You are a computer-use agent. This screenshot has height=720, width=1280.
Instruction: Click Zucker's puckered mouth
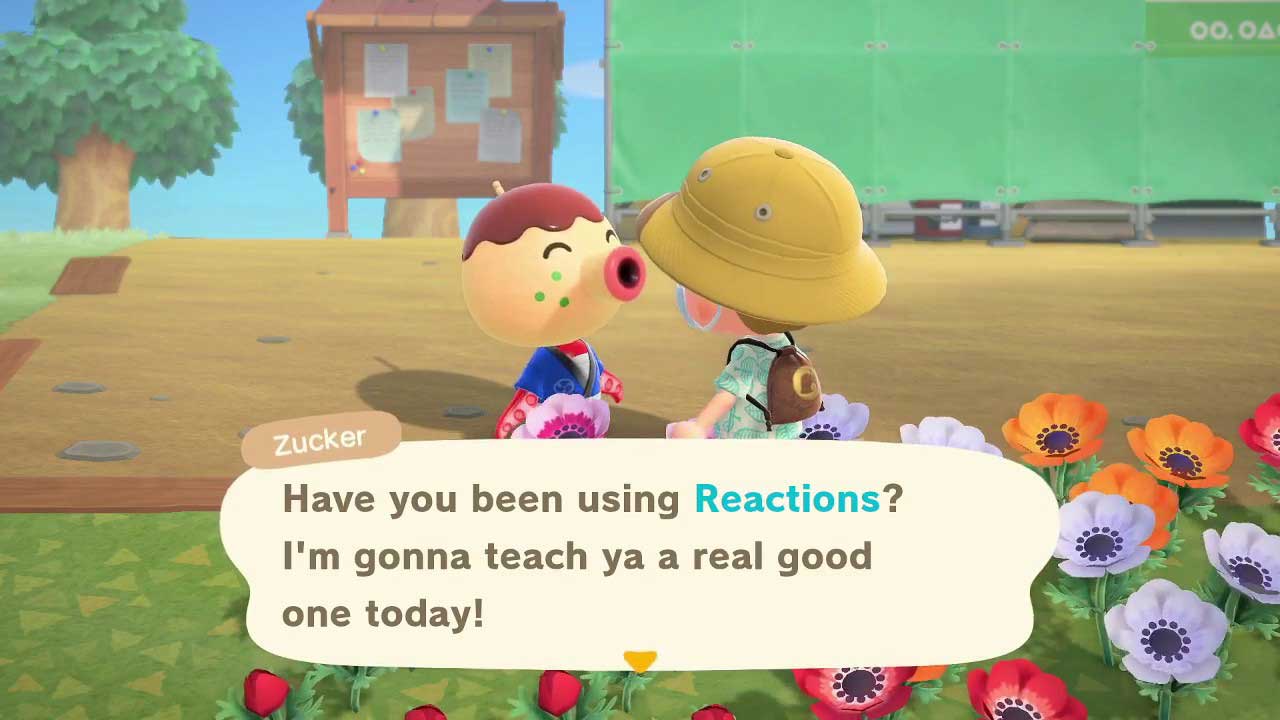tap(620, 272)
